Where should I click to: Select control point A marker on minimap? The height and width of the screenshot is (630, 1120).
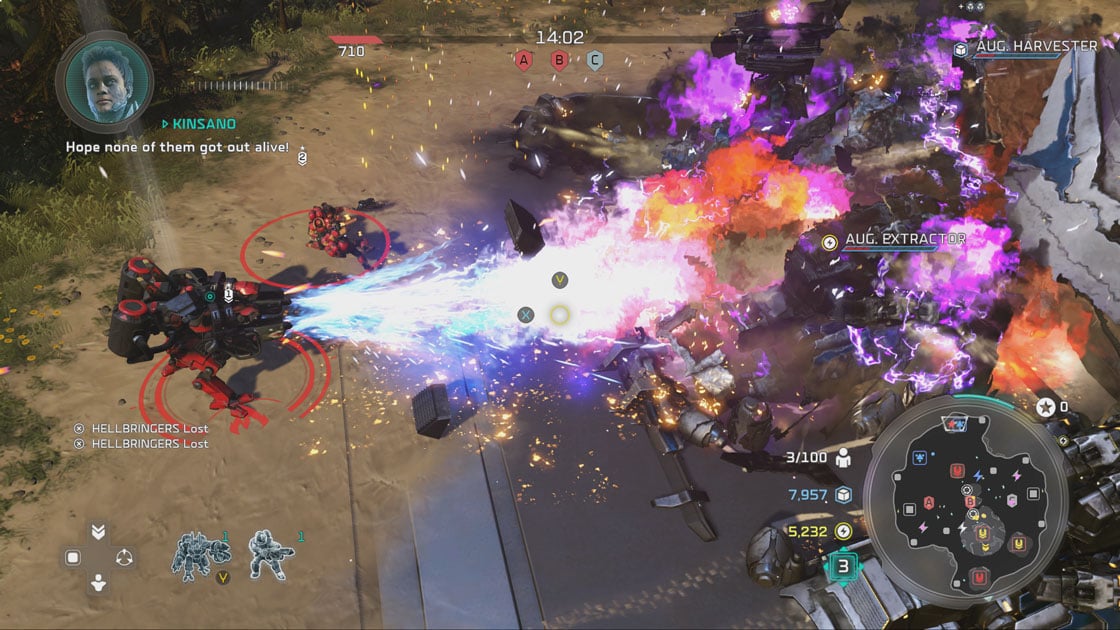point(930,502)
